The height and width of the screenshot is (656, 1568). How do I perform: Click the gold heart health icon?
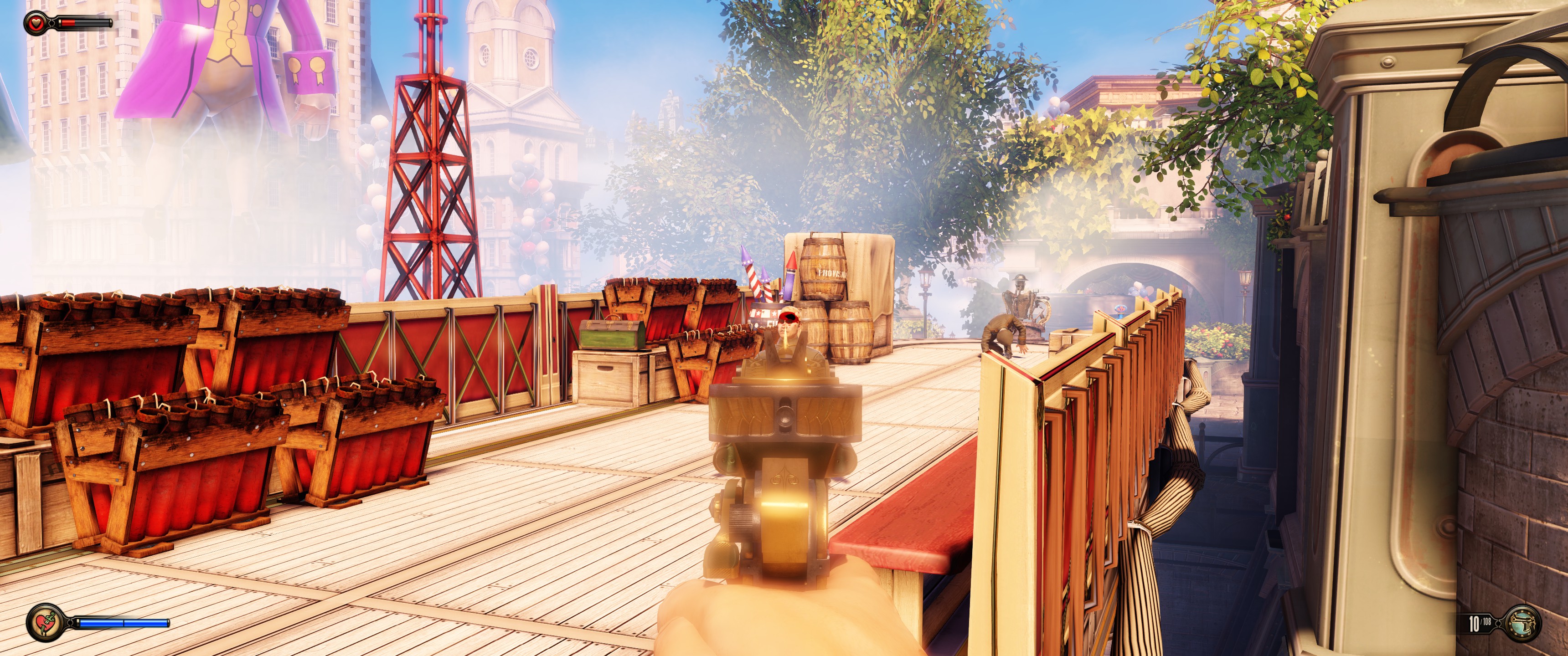(35, 23)
